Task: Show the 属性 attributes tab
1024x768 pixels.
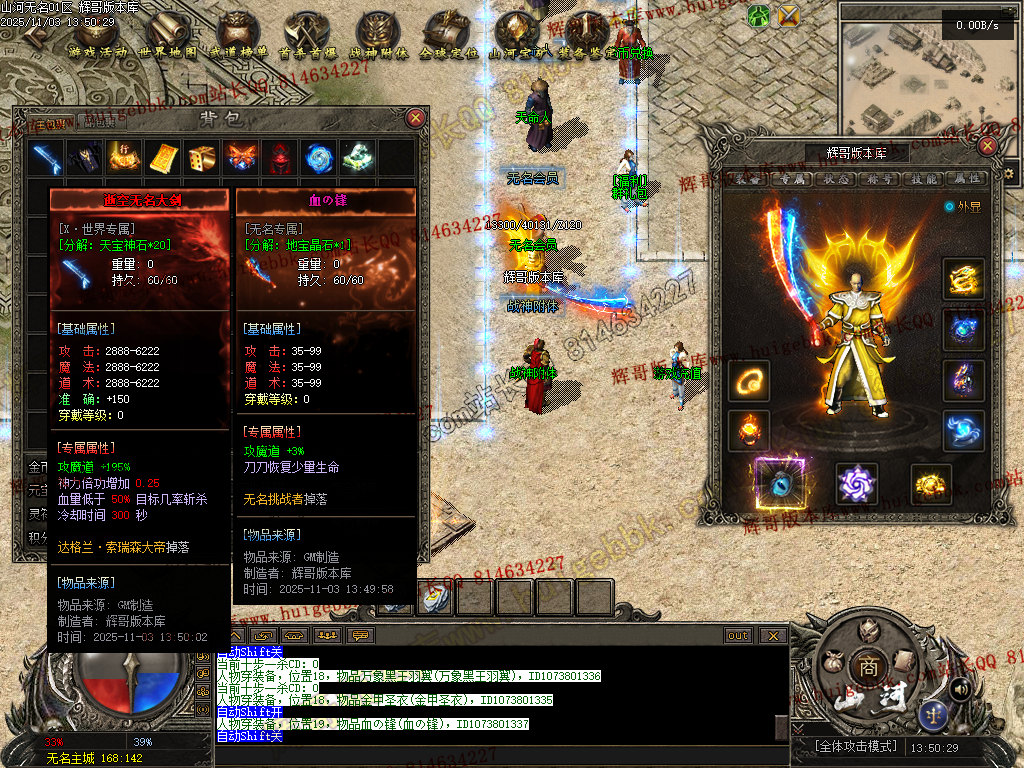Action: pos(968,179)
